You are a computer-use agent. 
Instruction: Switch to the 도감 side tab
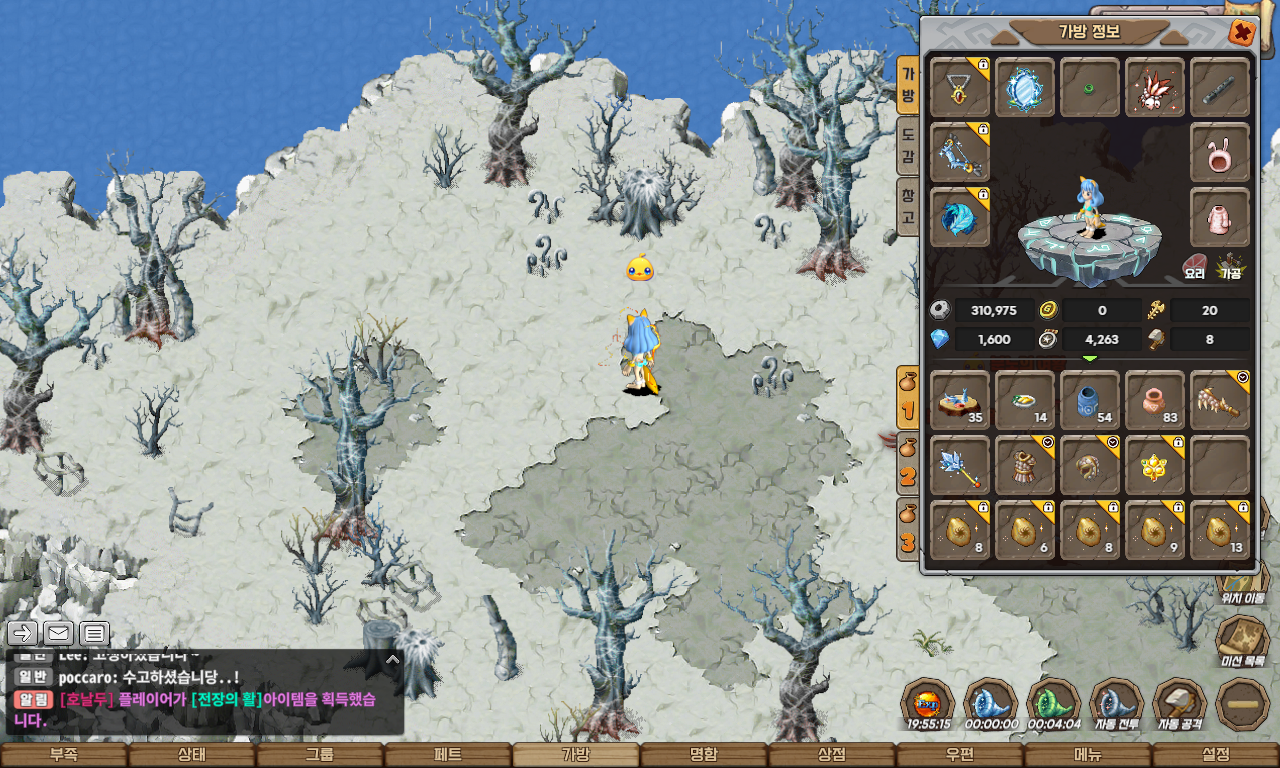click(x=908, y=144)
